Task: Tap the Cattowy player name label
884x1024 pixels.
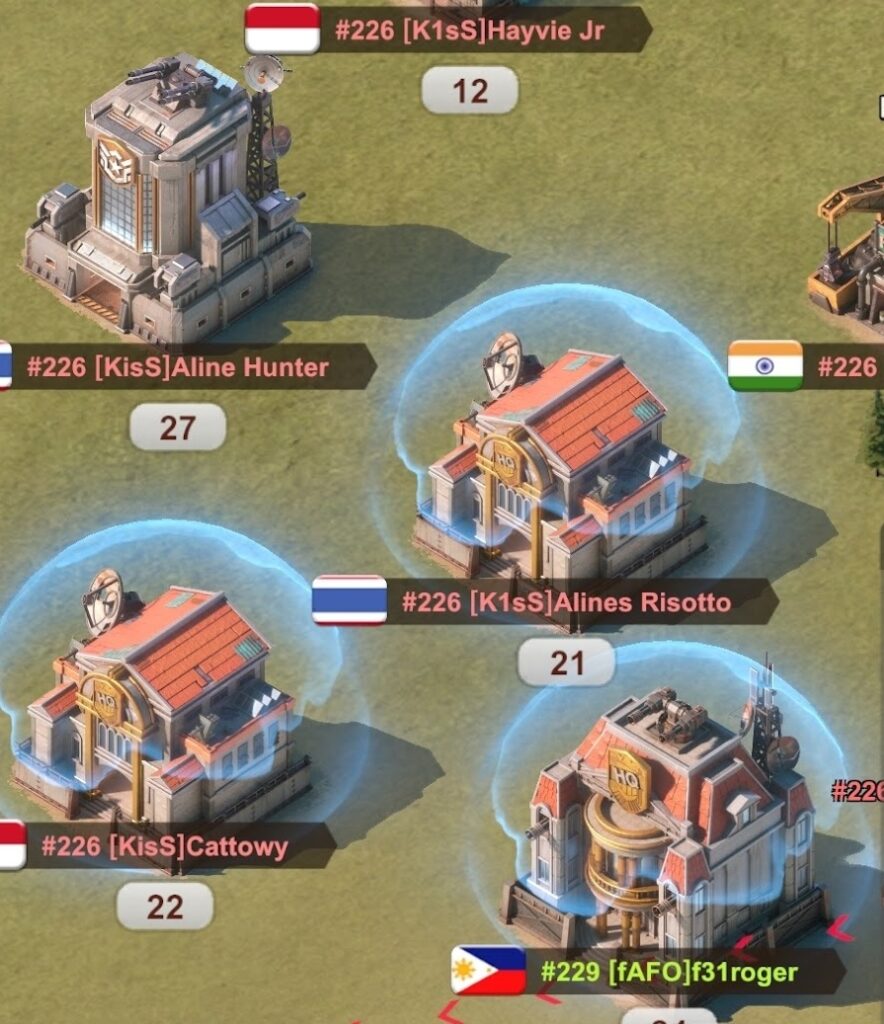Action: click(165, 847)
